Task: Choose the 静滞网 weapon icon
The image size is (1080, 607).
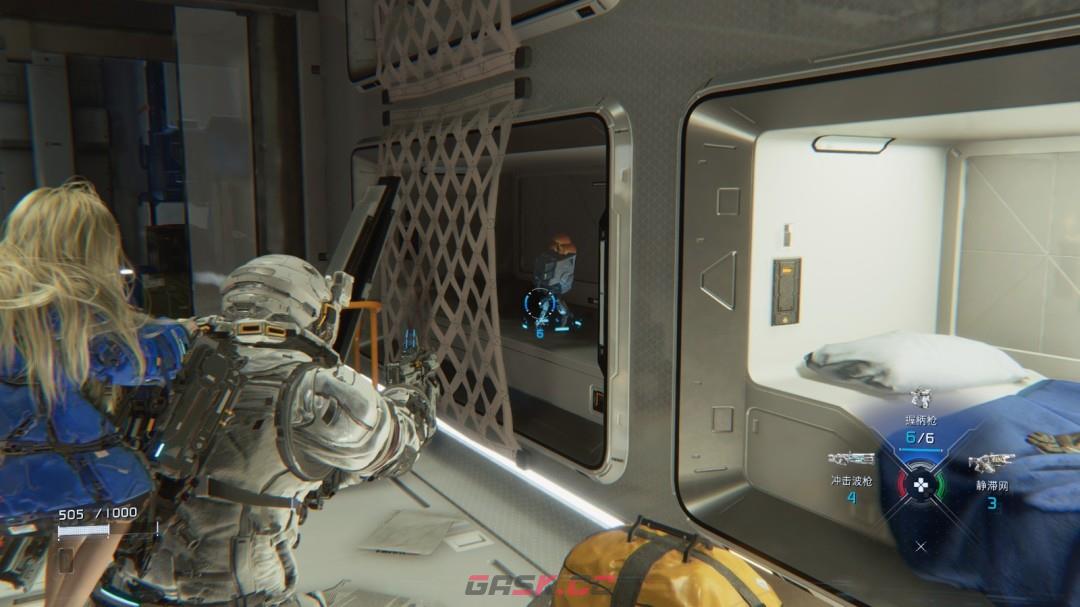Action: point(991,463)
